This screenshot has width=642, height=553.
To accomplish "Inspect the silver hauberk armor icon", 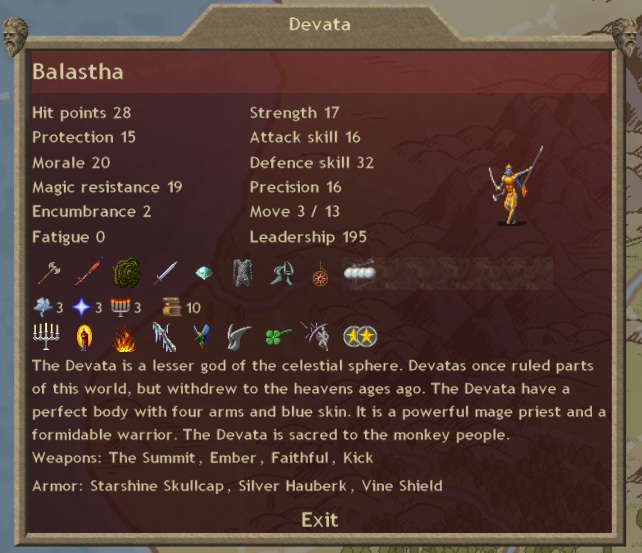I will [242, 272].
